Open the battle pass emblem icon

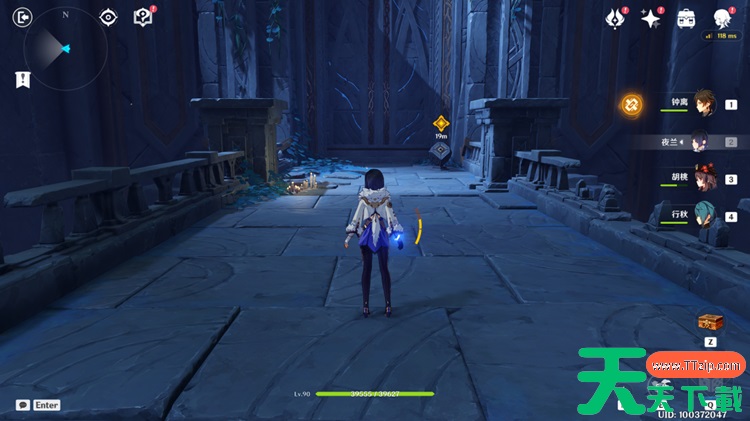click(617, 18)
